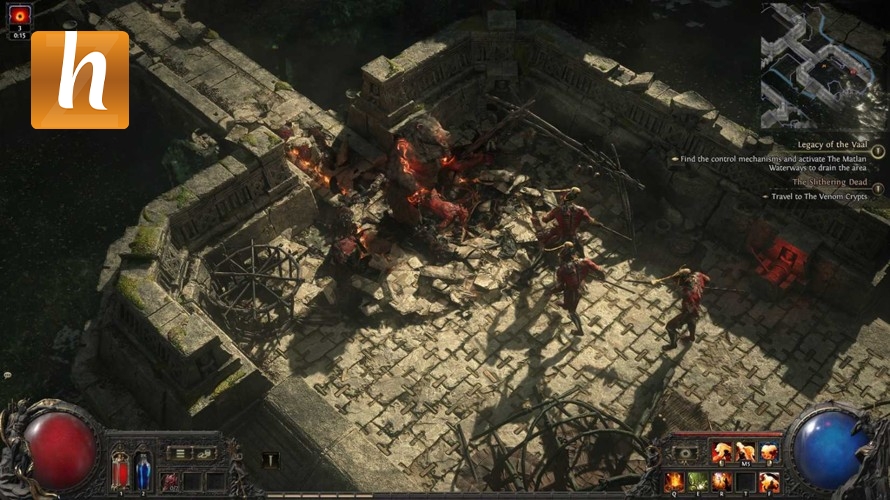The height and width of the screenshot is (500, 890).
Task: Click the red buff icon at top-left
Action: [x=19, y=17]
